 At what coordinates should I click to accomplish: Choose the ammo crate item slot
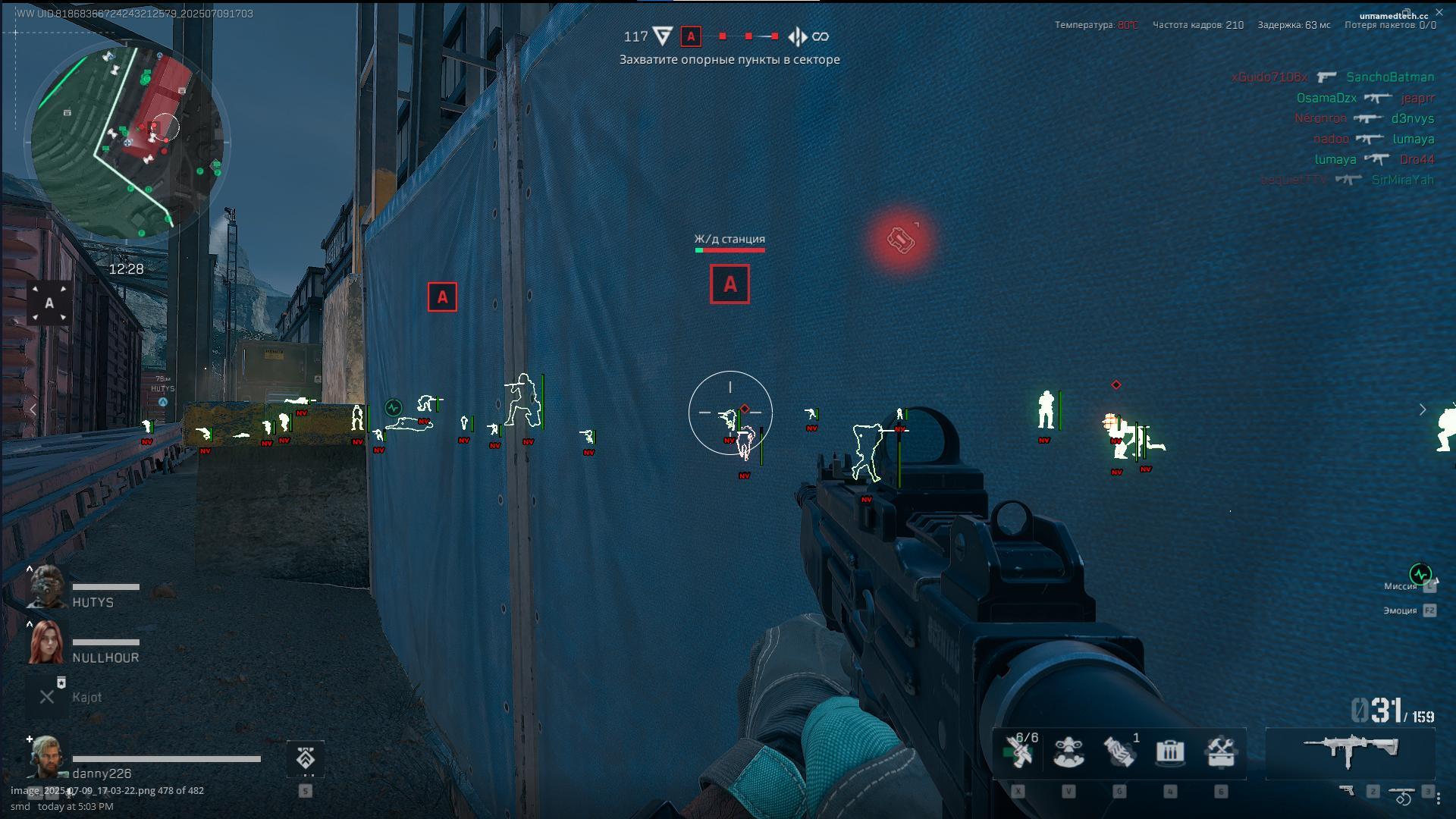click(x=1170, y=752)
